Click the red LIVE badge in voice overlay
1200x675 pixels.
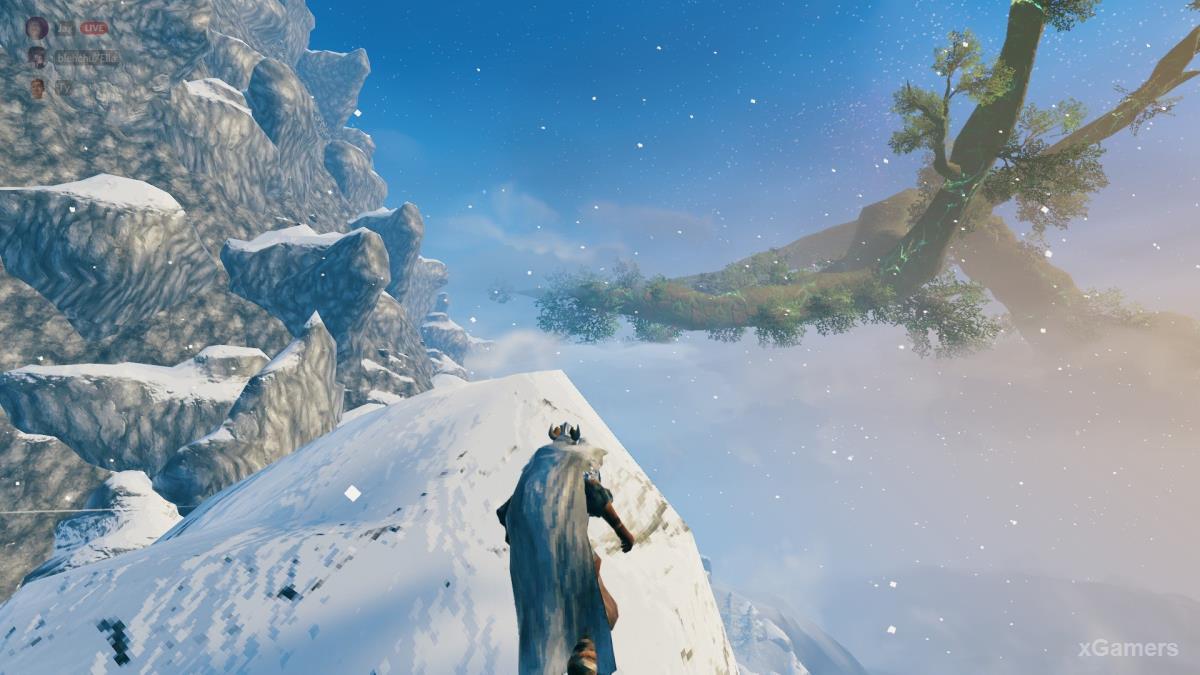click(x=94, y=28)
